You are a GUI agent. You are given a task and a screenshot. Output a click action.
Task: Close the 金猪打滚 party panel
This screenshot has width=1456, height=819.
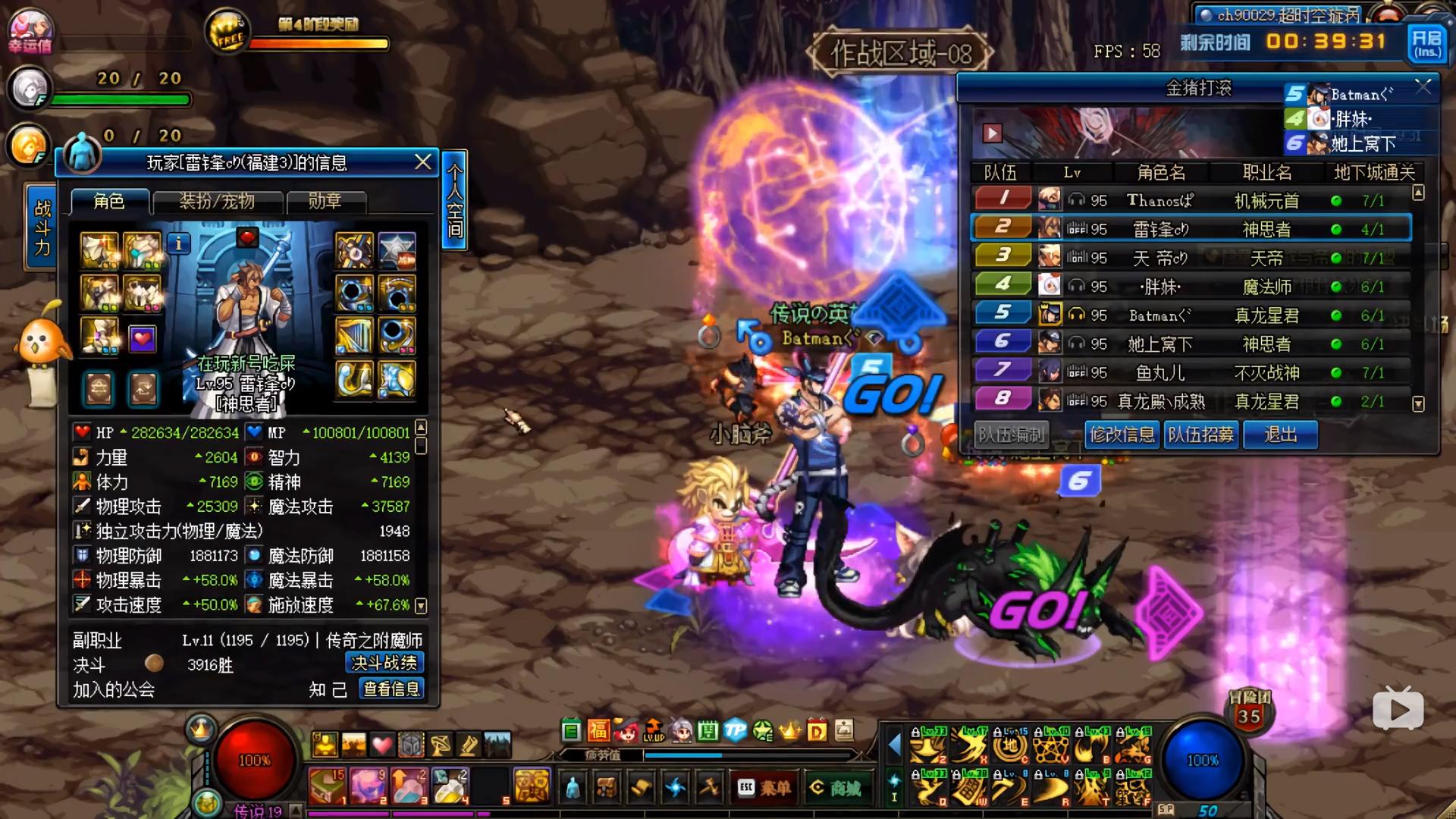point(1423,87)
